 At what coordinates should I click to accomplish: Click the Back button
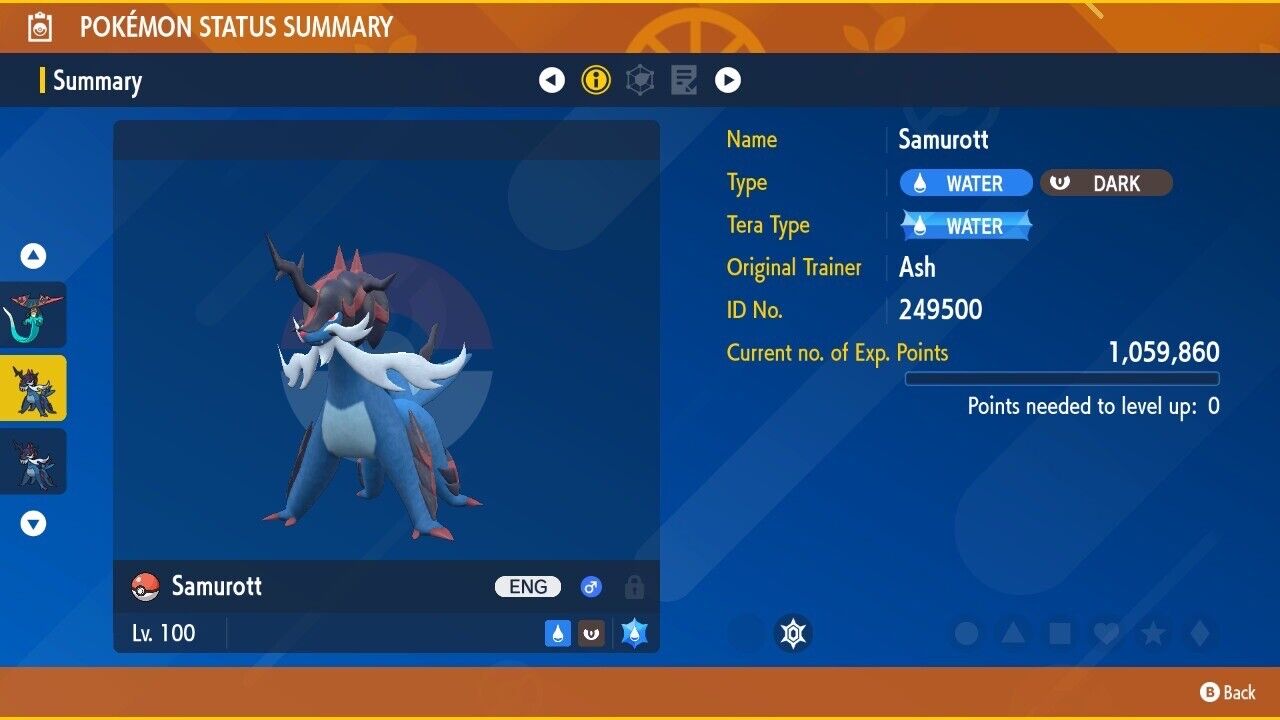[1228, 692]
